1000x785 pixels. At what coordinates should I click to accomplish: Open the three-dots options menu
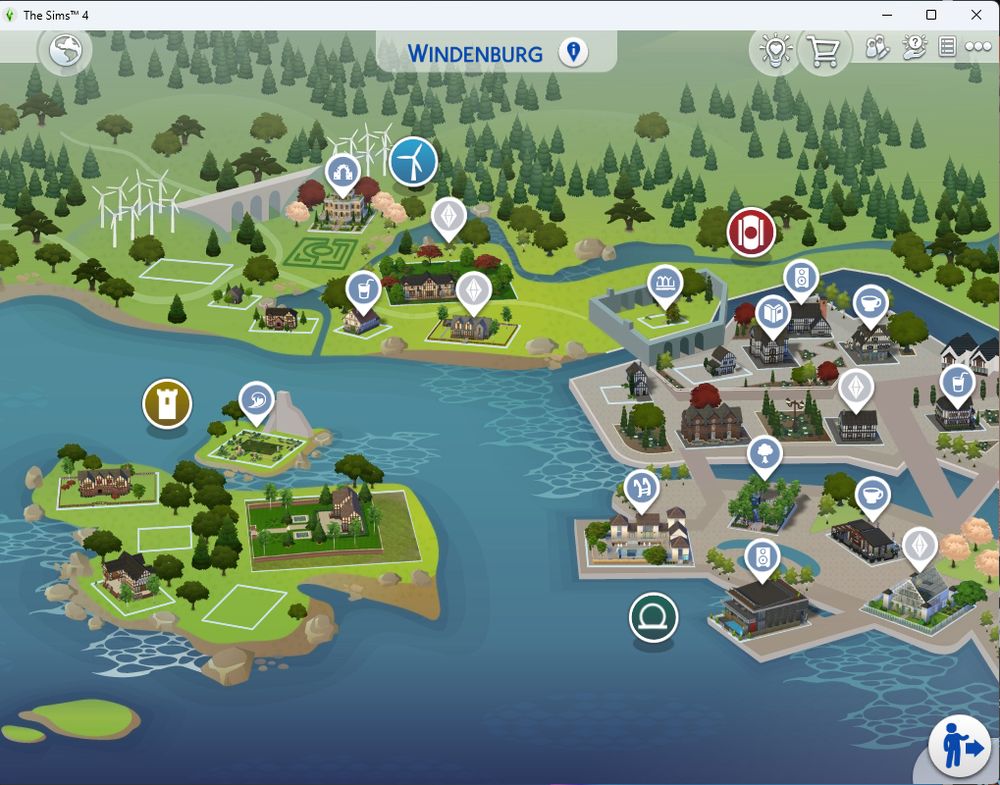977,48
